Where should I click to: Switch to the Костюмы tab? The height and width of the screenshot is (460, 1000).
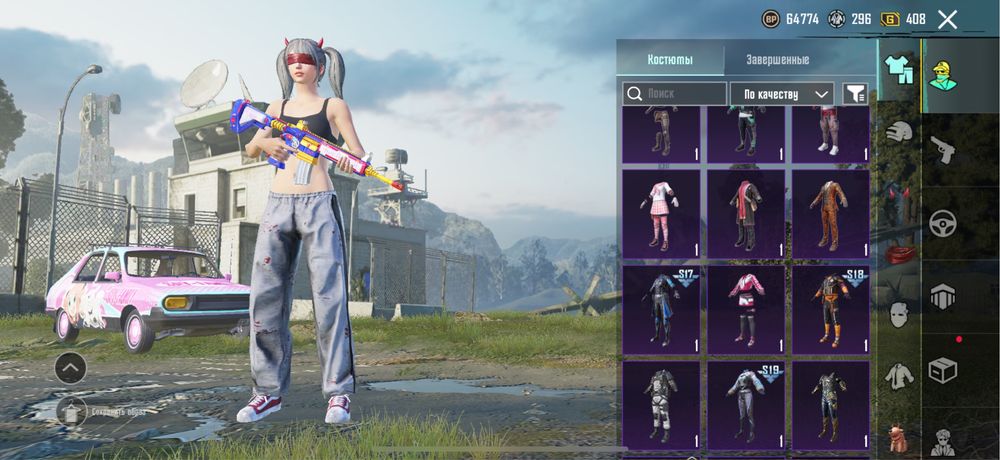669,59
